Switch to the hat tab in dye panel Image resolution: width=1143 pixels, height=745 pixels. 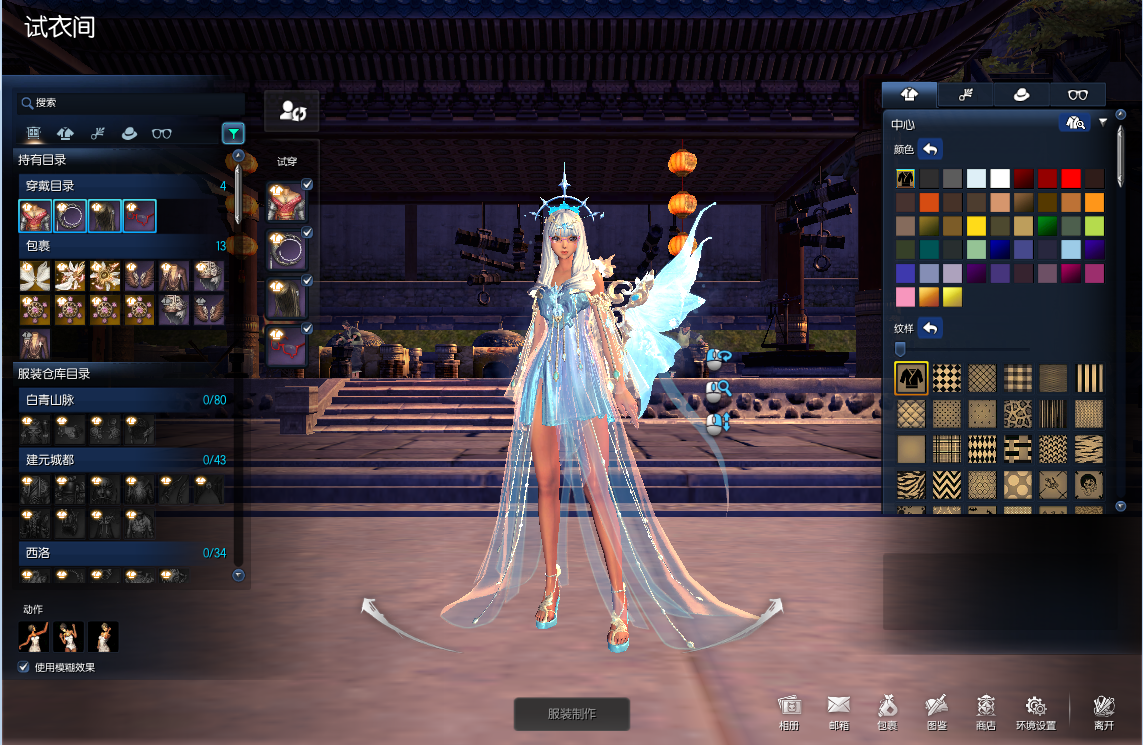click(x=1022, y=95)
